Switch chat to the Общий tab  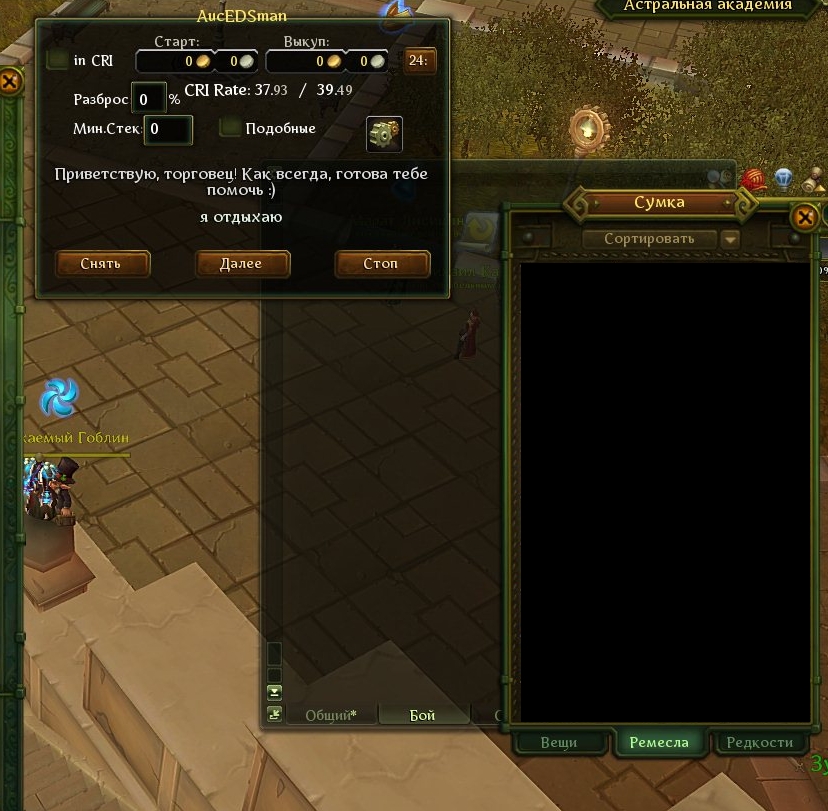(x=330, y=715)
